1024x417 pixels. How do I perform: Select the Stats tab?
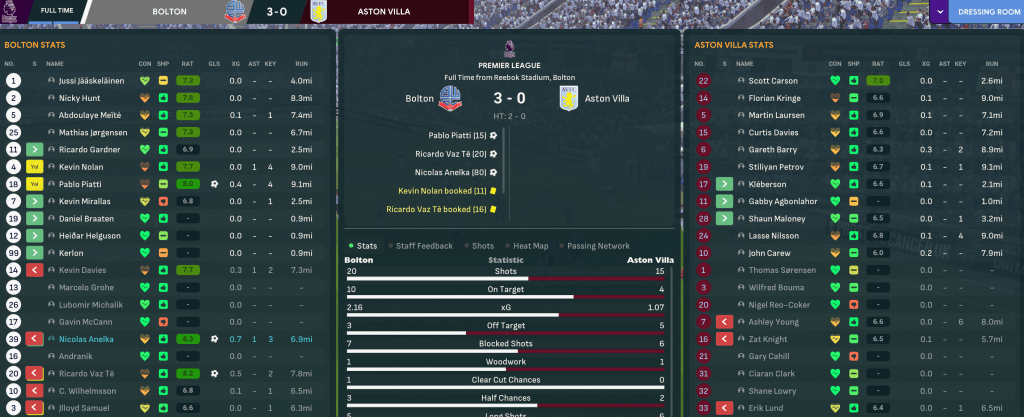pos(366,245)
